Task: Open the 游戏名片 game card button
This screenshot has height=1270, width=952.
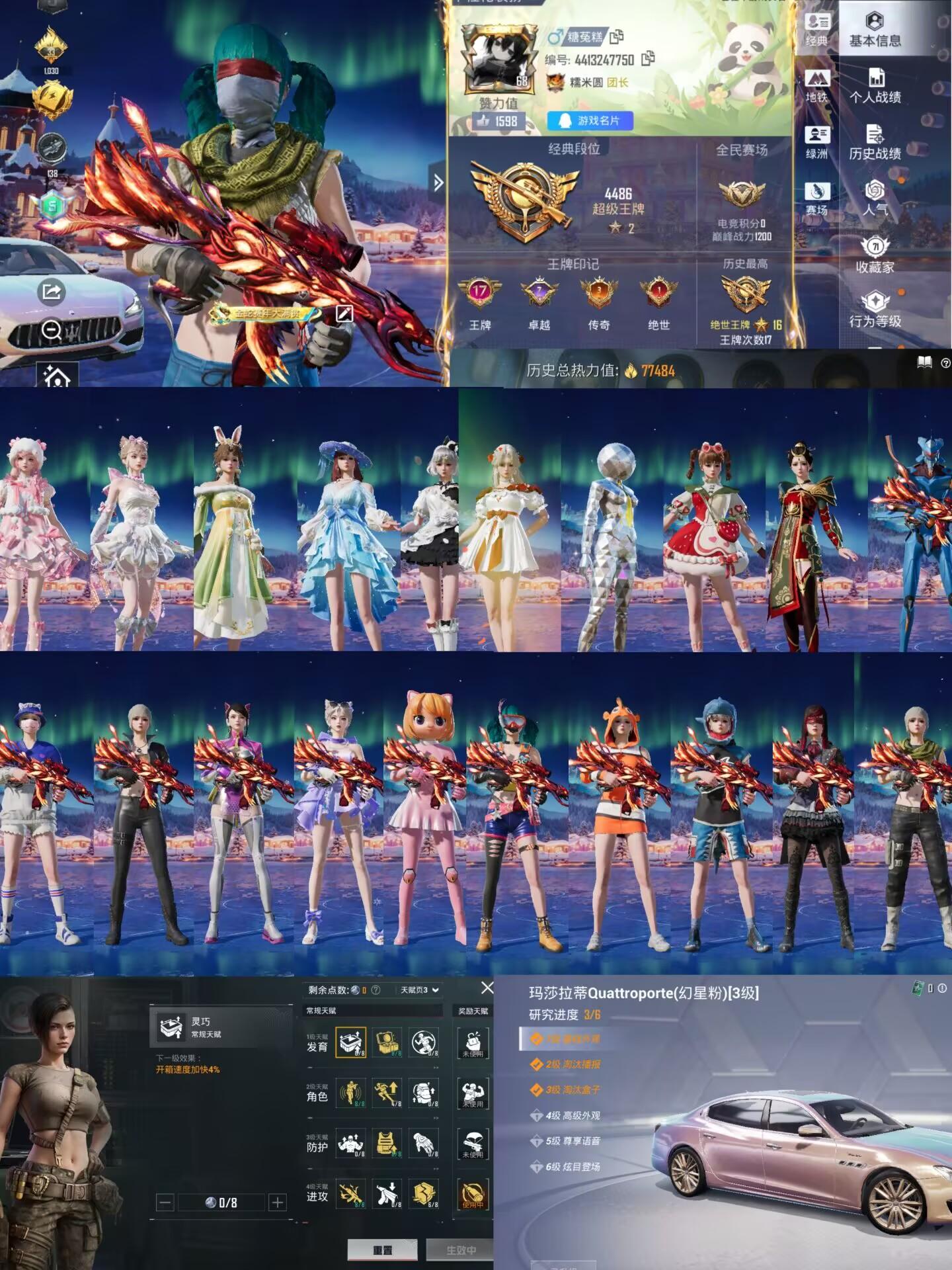Action: click(x=591, y=121)
